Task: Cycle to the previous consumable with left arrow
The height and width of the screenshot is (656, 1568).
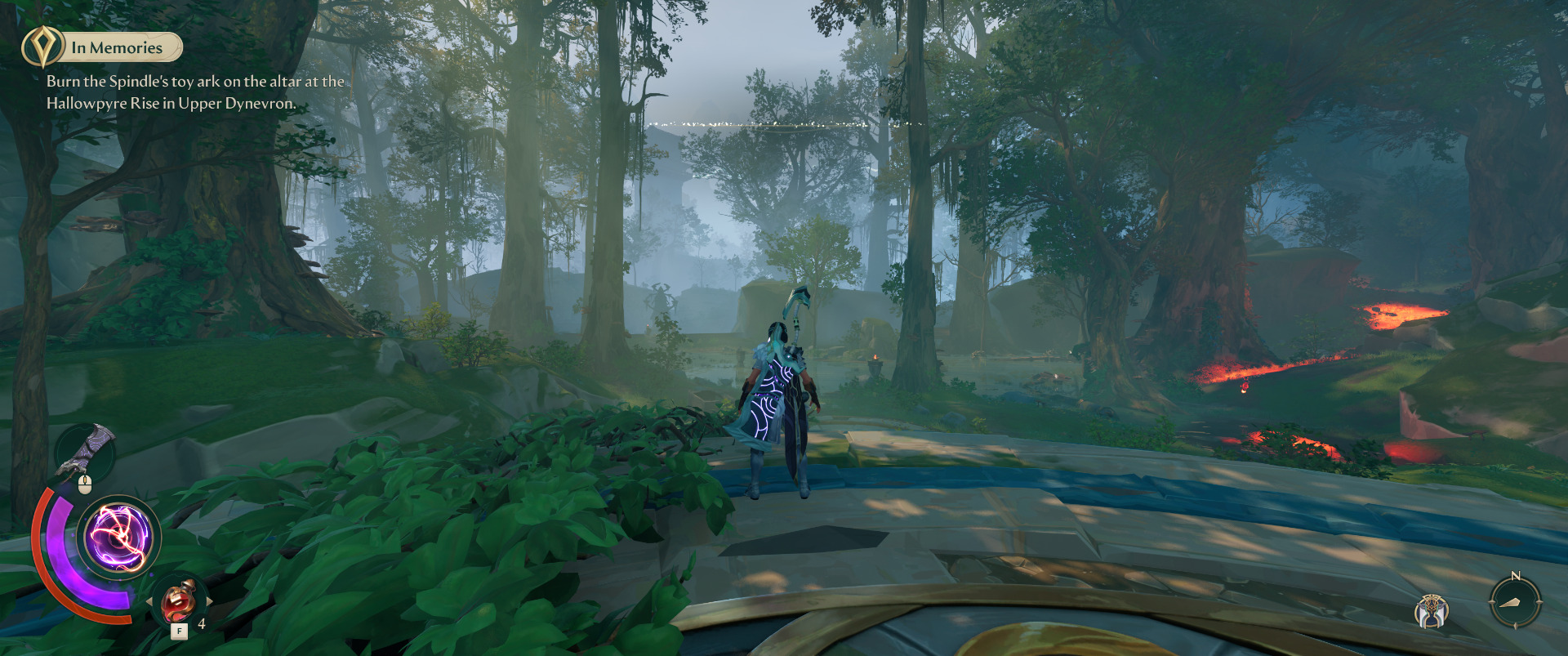Action: point(149,602)
